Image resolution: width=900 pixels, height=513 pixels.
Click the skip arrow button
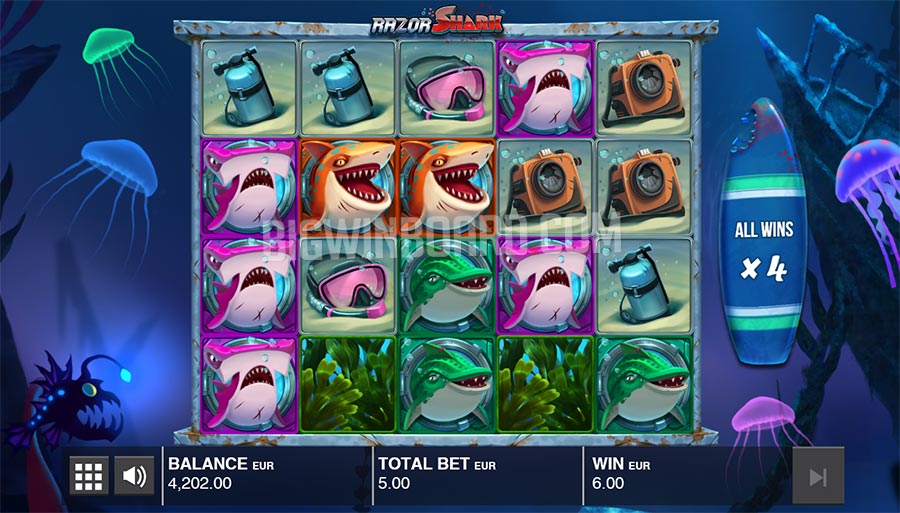[818, 476]
